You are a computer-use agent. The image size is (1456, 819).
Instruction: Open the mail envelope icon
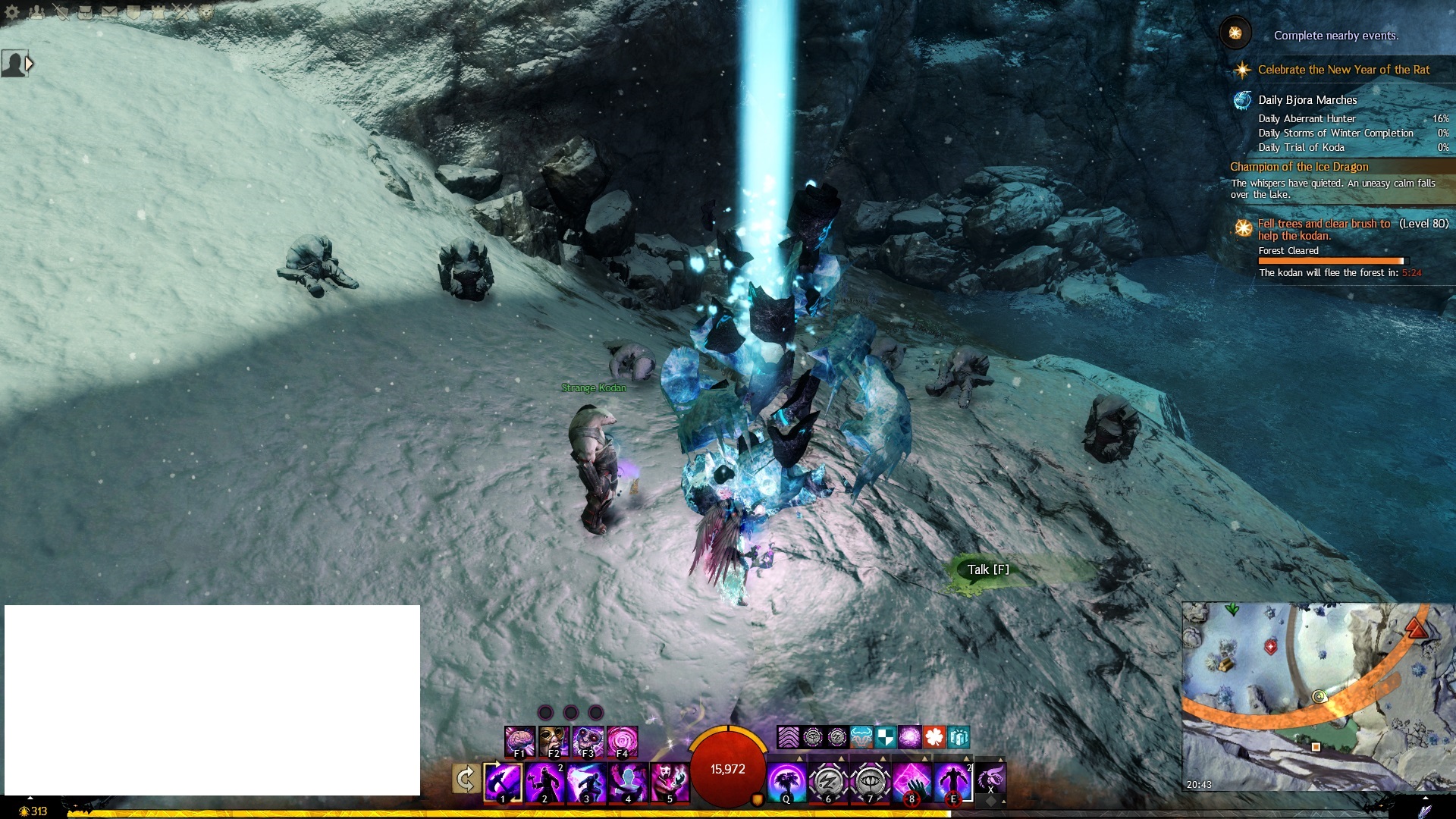109,12
